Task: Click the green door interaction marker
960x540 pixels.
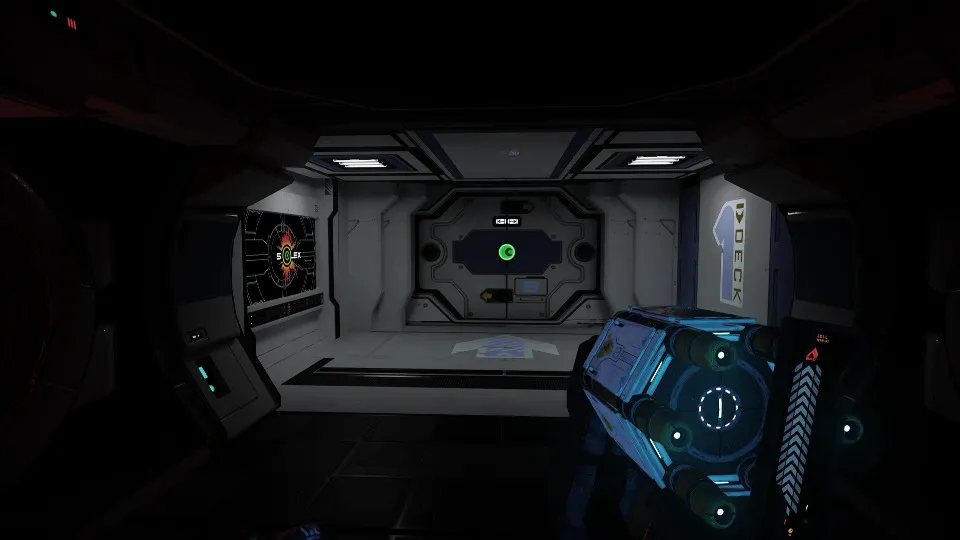Action: point(506,252)
